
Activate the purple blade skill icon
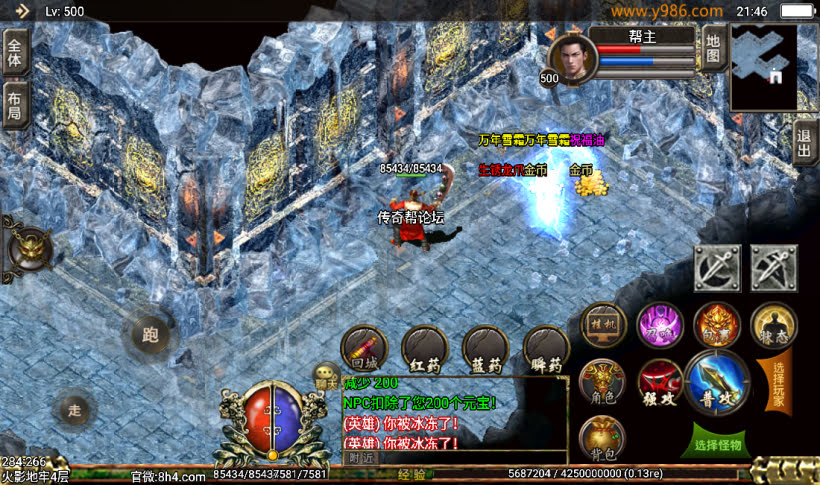tap(660, 323)
